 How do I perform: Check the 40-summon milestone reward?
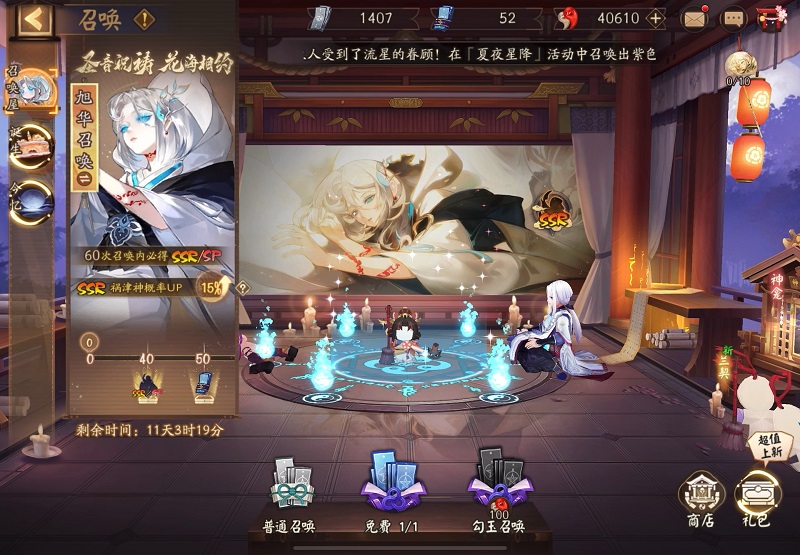click(x=146, y=384)
